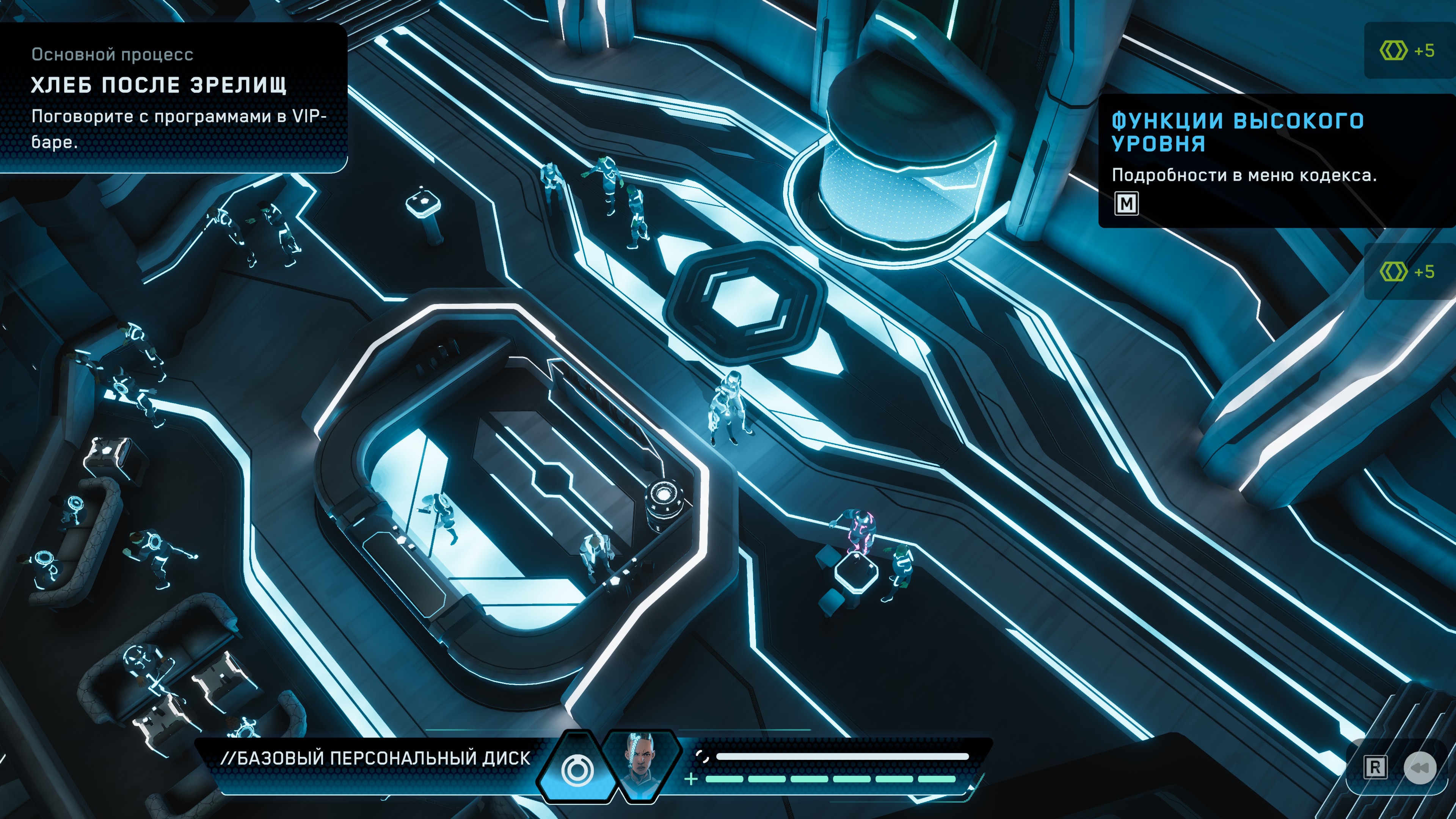The height and width of the screenshot is (819, 1456).
Task: Open the «Функции высокого уровня» codex notification
Action: click(x=1238, y=132)
